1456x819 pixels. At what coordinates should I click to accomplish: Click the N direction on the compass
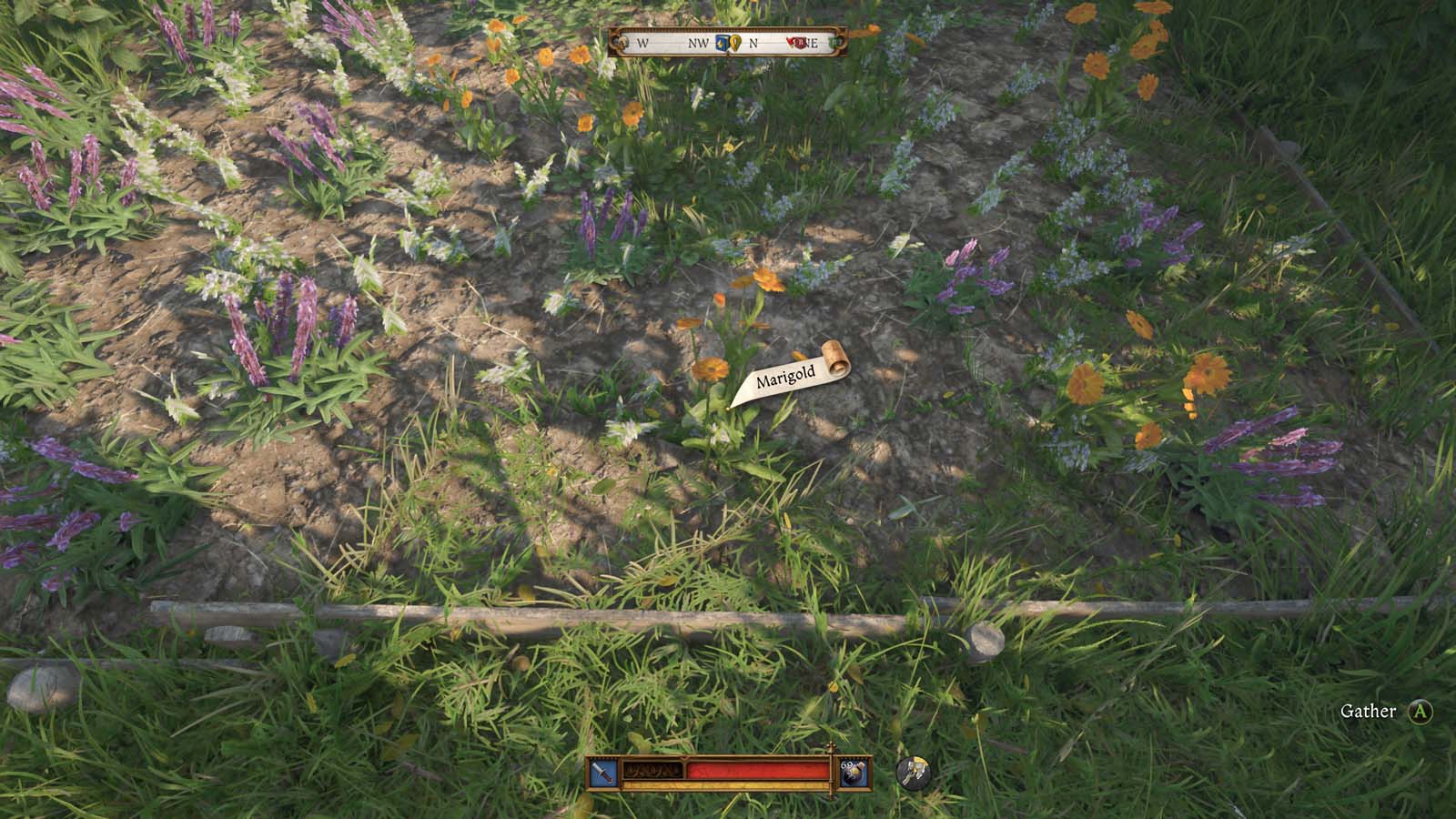coord(753,43)
